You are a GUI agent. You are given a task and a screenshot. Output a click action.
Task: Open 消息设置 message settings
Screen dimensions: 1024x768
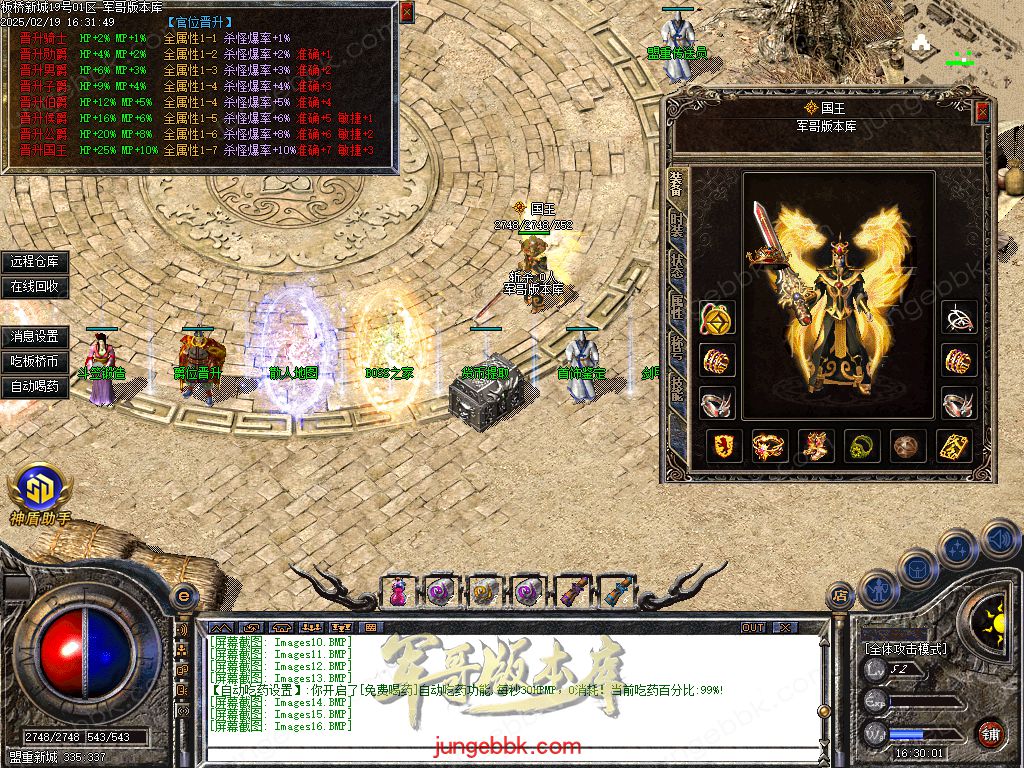click(35, 337)
